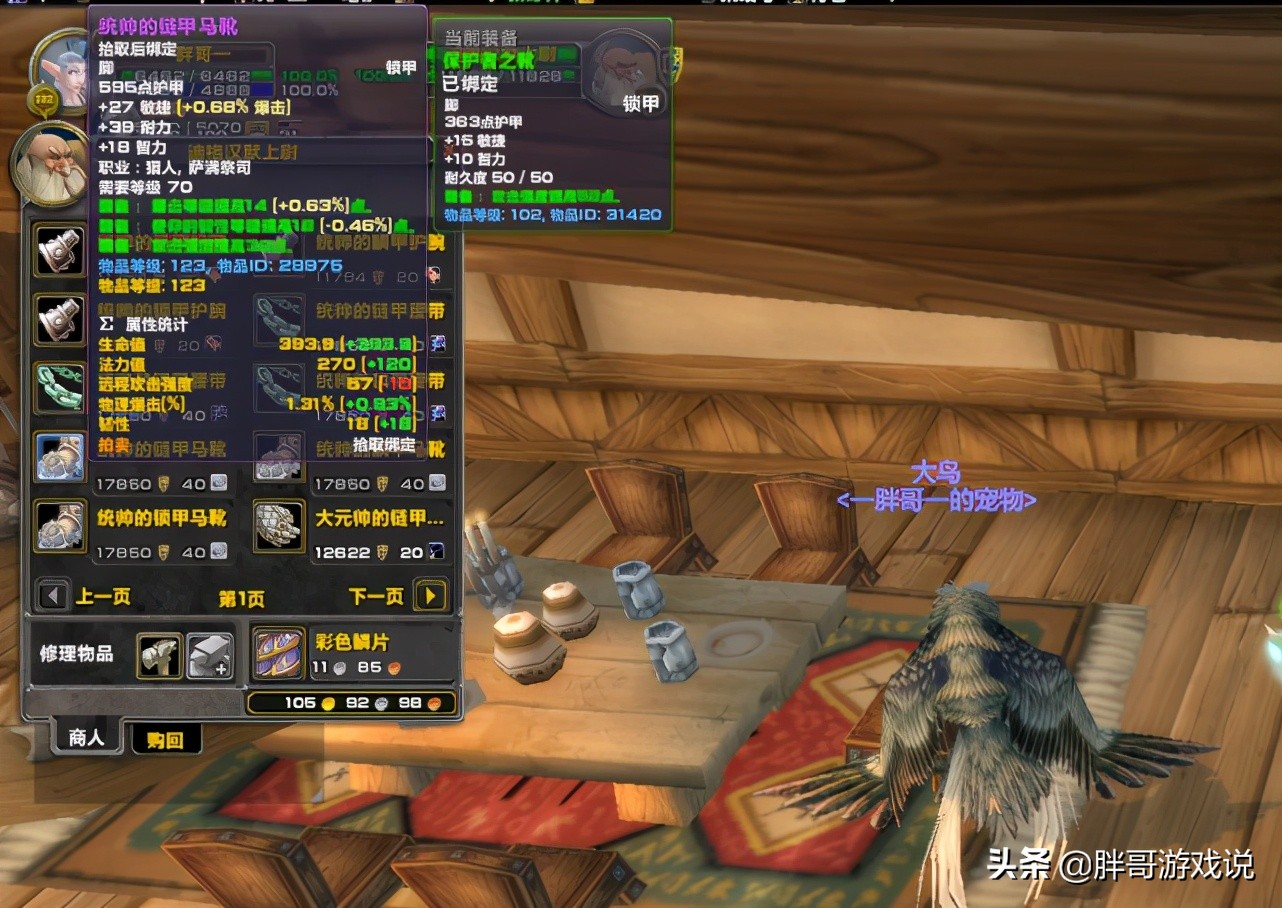Click the 彩色鳞片 colored scales currency icon

click(x=278, y=655)
